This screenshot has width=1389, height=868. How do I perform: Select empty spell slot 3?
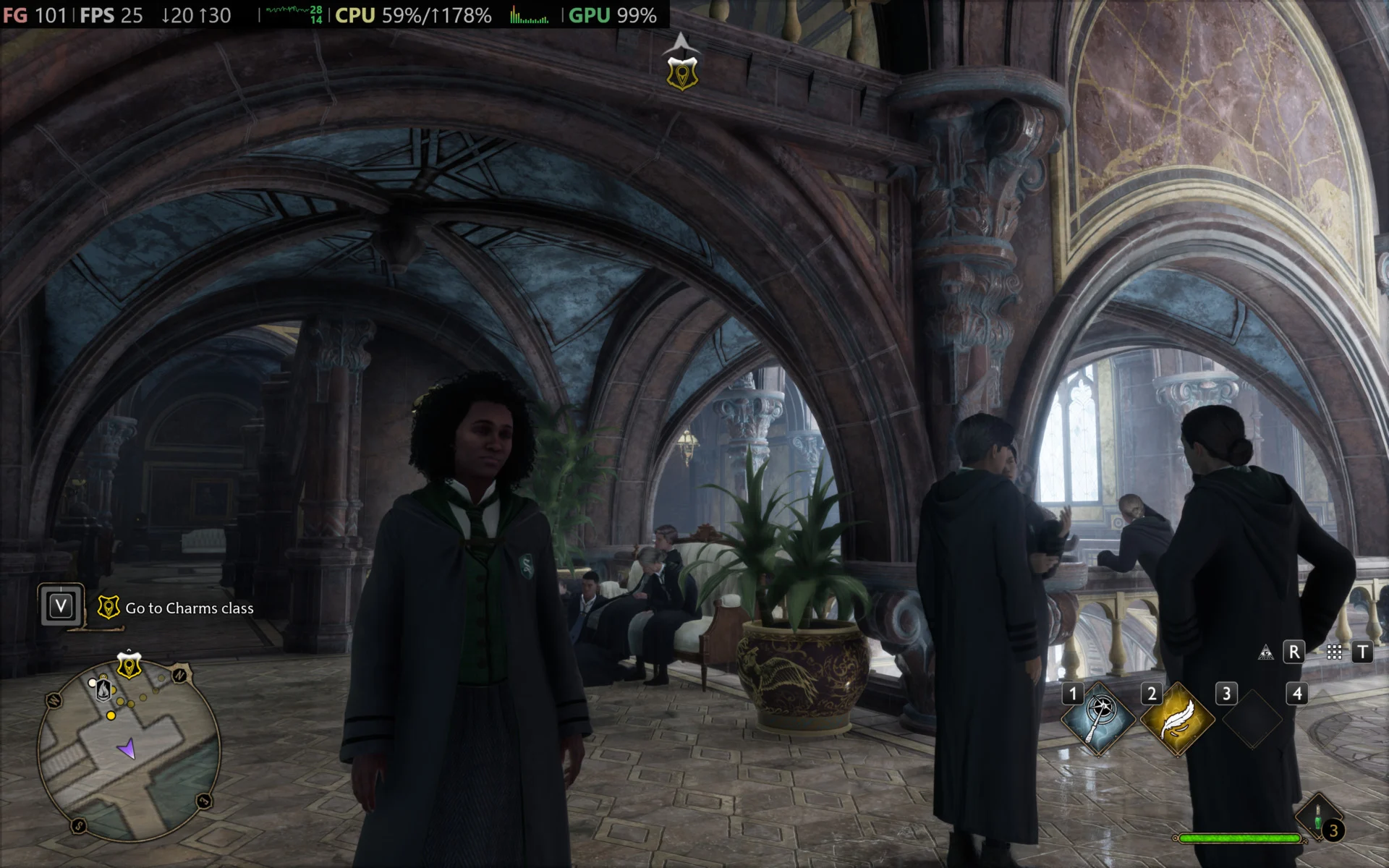(1252, 718)
